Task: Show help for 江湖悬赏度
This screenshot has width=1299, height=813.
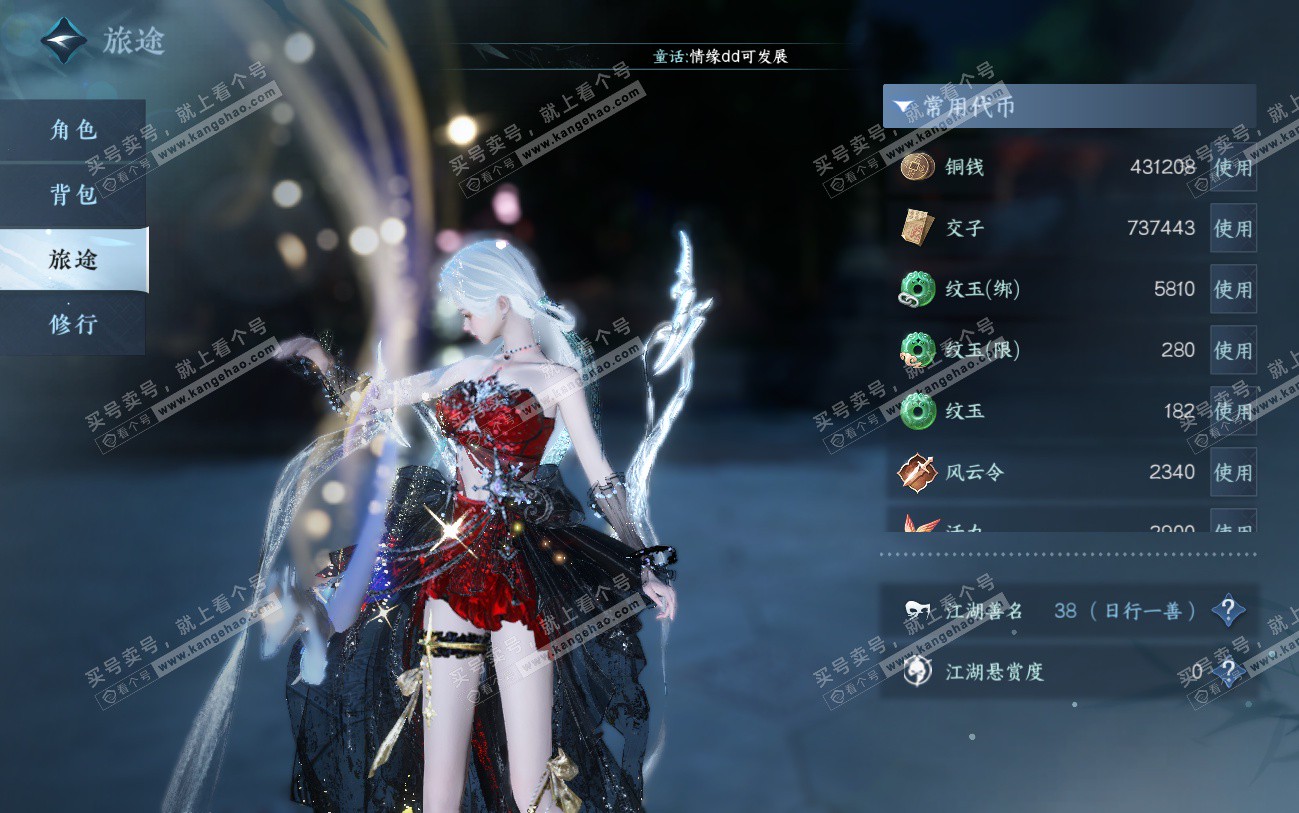Action: [x=1228, y=672]
